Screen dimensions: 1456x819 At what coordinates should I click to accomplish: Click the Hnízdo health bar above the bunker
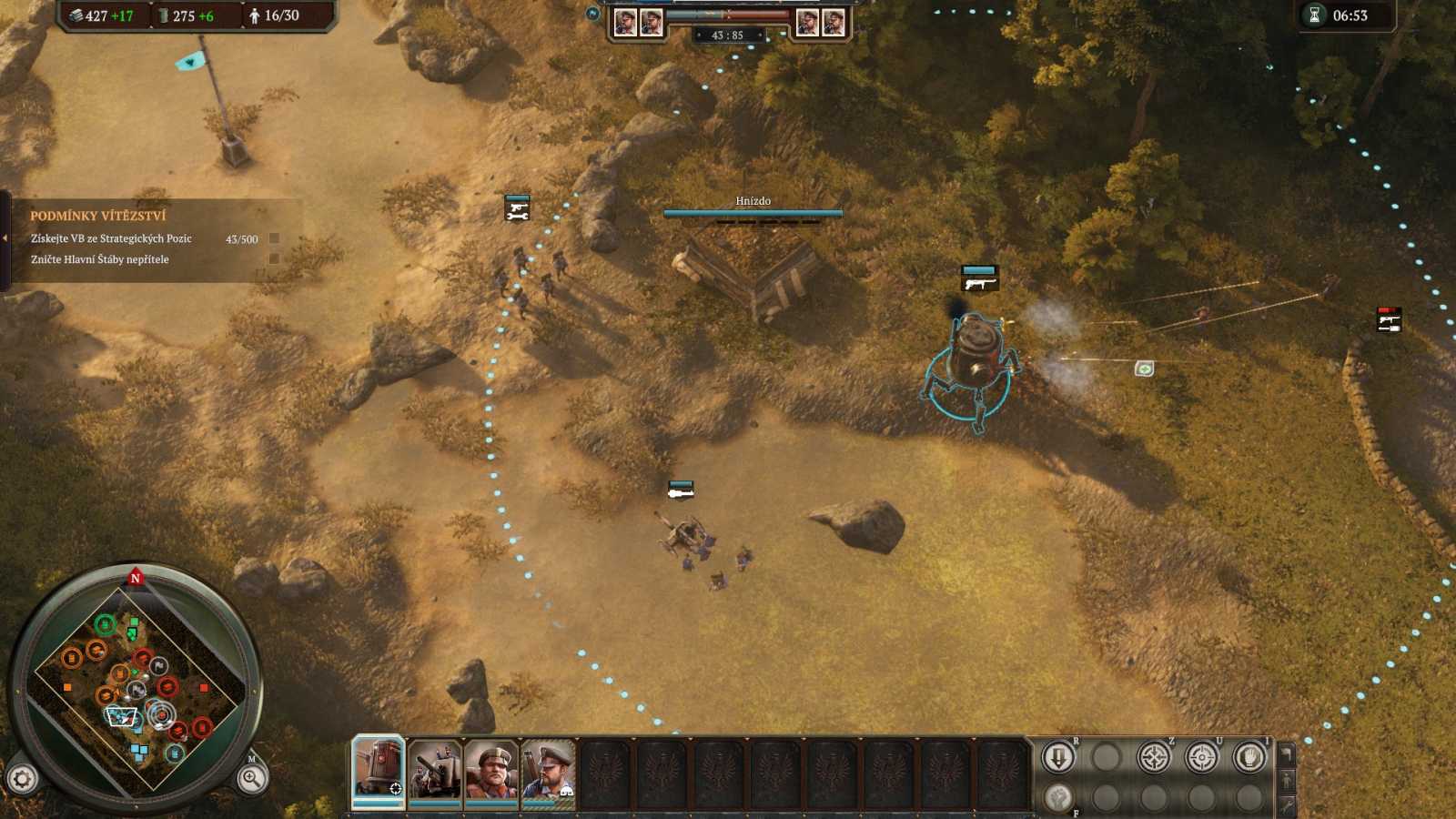tap(753, 211)
